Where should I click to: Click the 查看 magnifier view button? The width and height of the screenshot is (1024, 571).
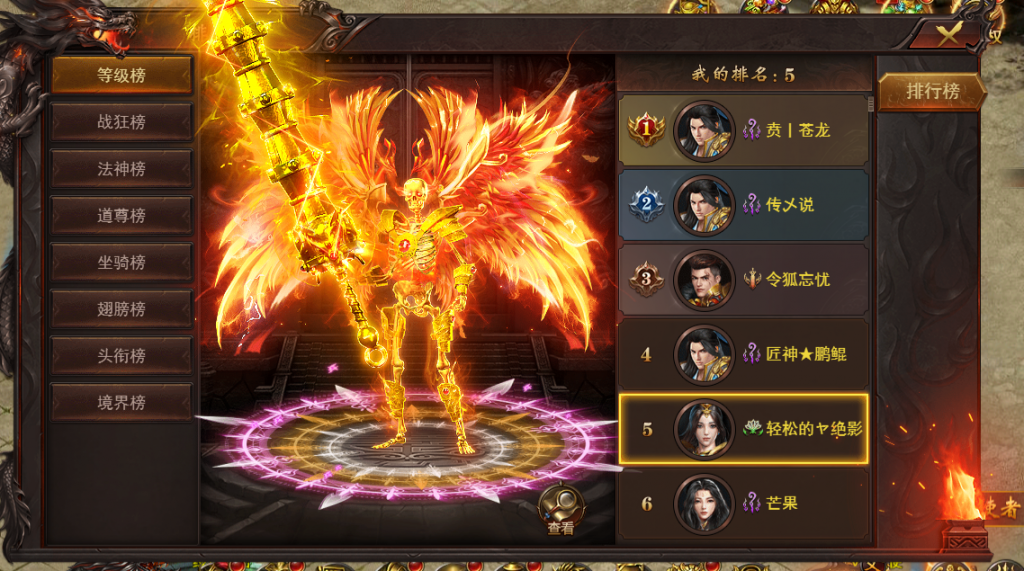(560, 508)
